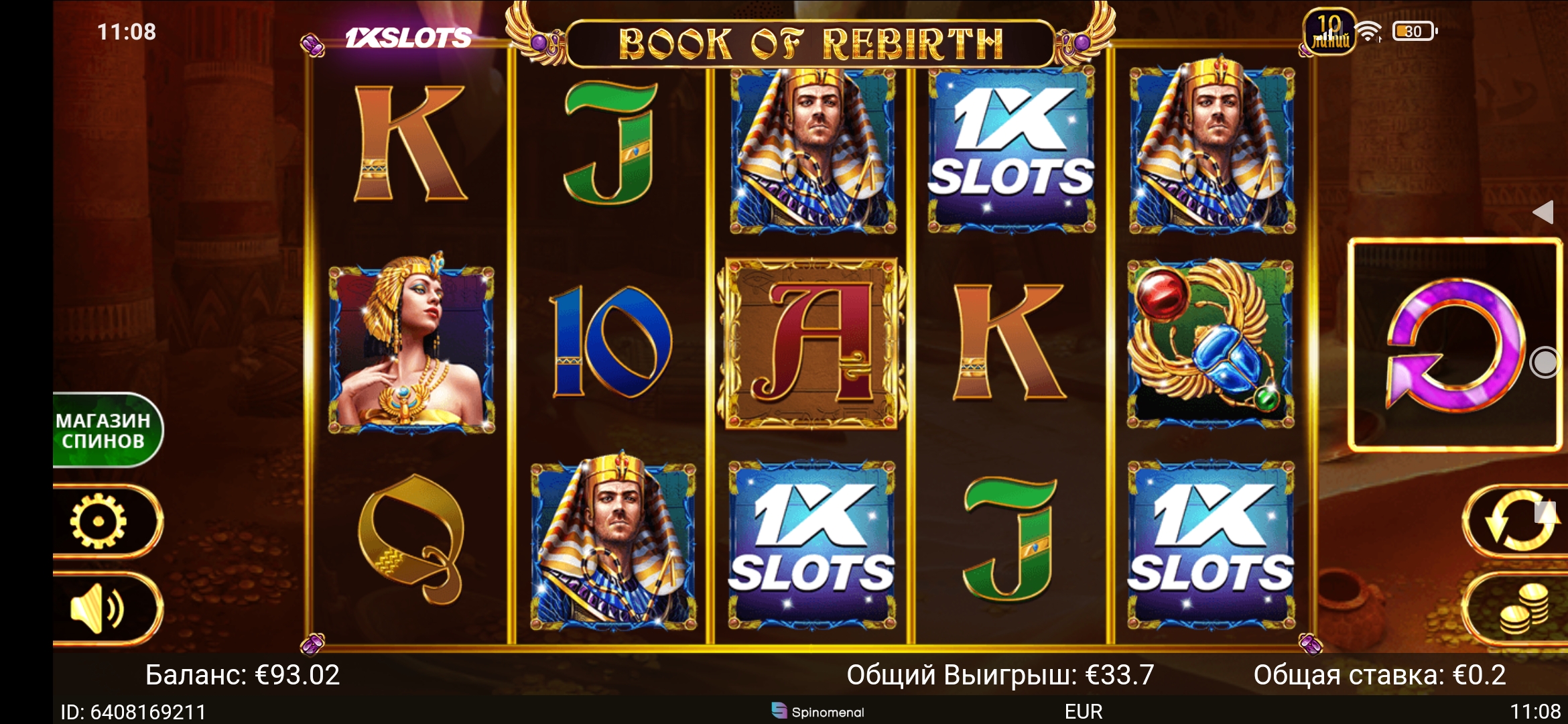This screenshot has height=724, width=1568.
Task: Spin the reels with the purple arrow button
Action: 1454,345
